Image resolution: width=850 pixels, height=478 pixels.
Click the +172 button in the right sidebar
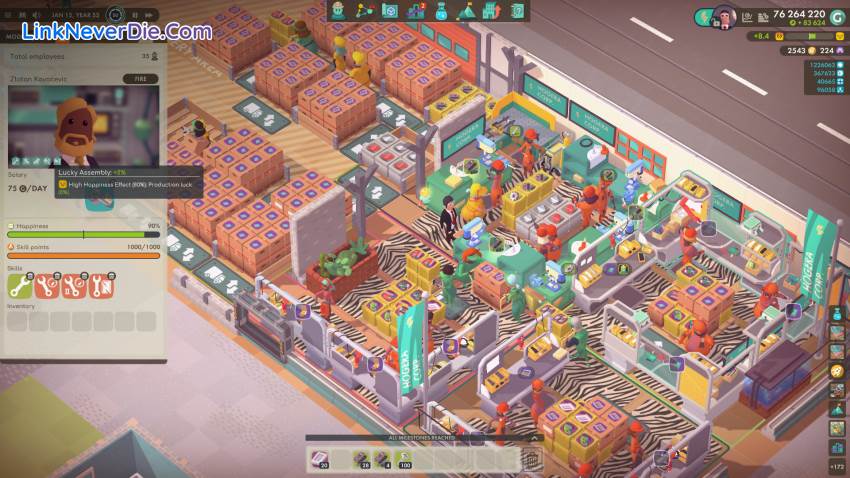point(836,467)
